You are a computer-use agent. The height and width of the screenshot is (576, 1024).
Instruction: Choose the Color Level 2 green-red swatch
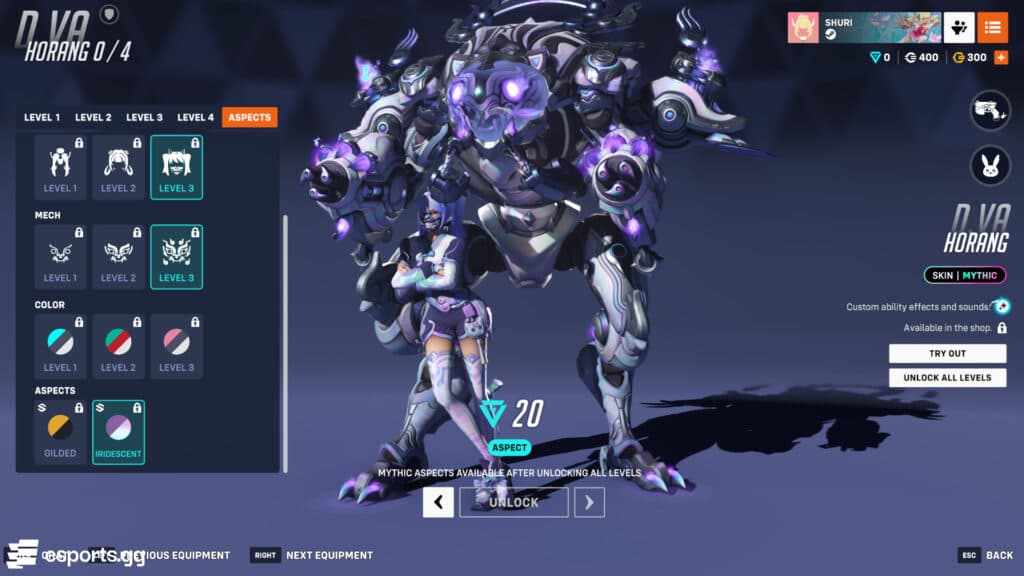pos(118,346)
